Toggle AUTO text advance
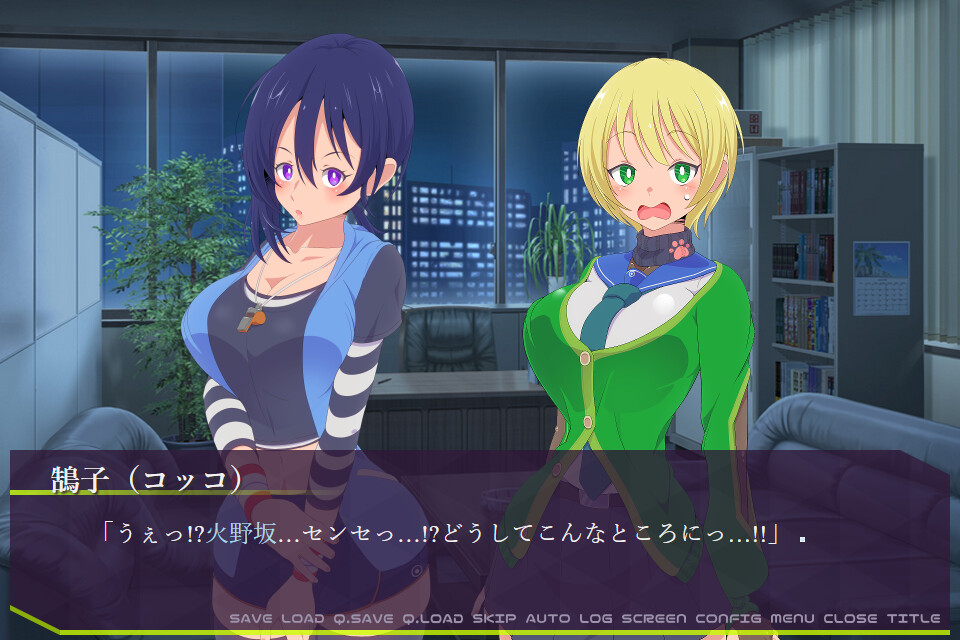Image resolution: width=960 pixels, height=640 pixels. click(548, 618)
